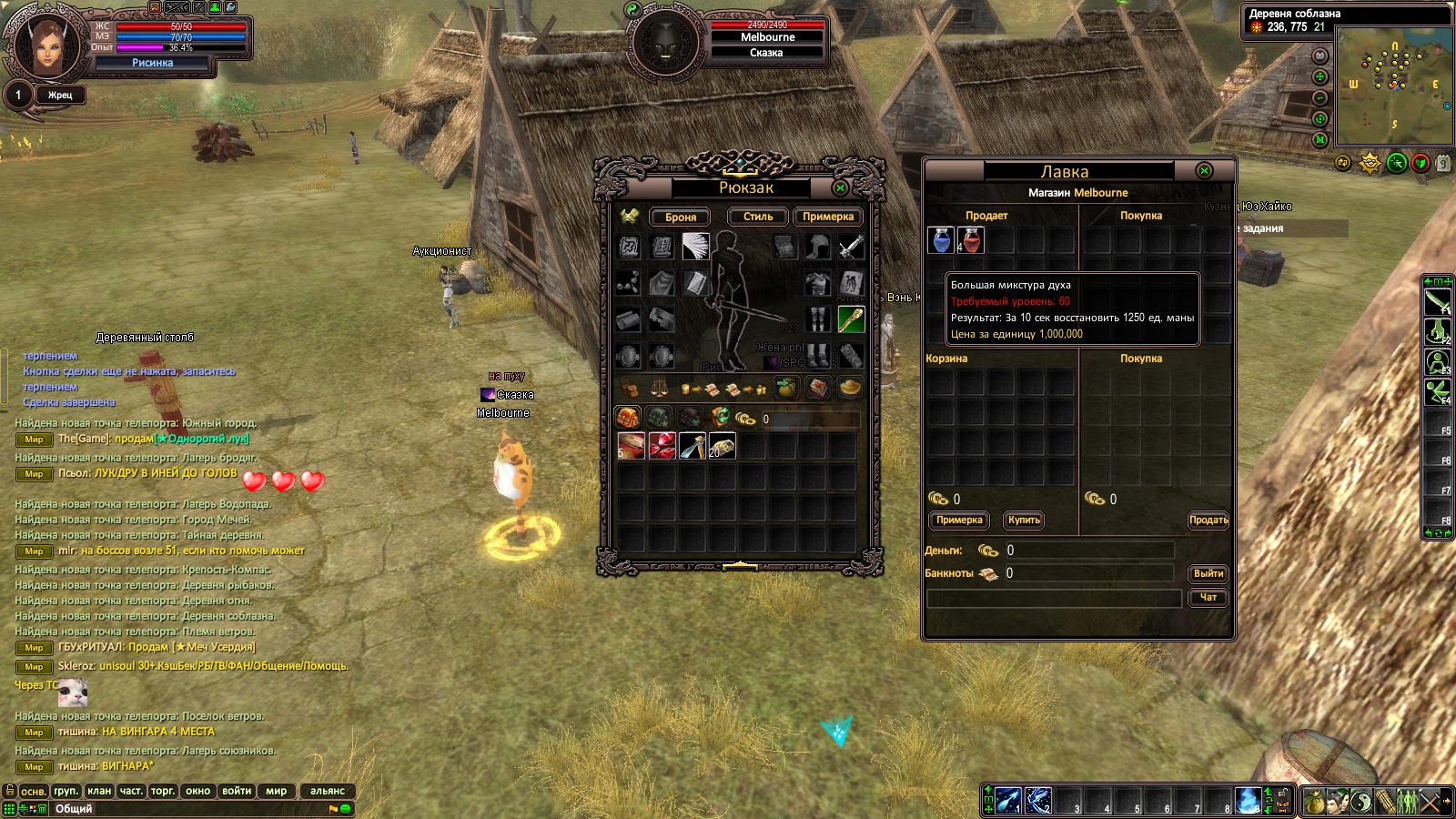Close the Лавка shop window
The height and width of the screenshot is (819, 1456).
click(1204, 170)
